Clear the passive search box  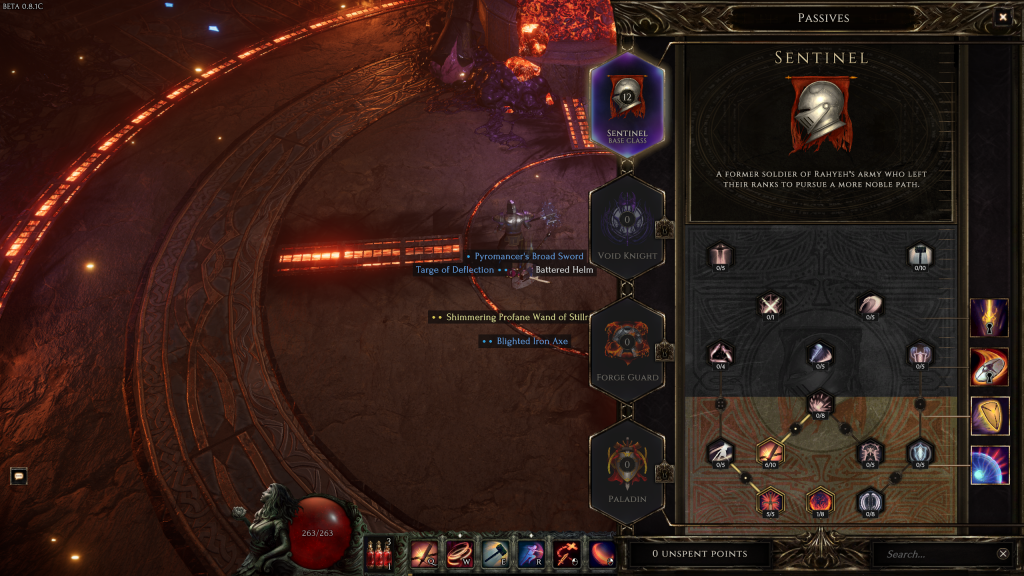click(x=1003, y=554)
